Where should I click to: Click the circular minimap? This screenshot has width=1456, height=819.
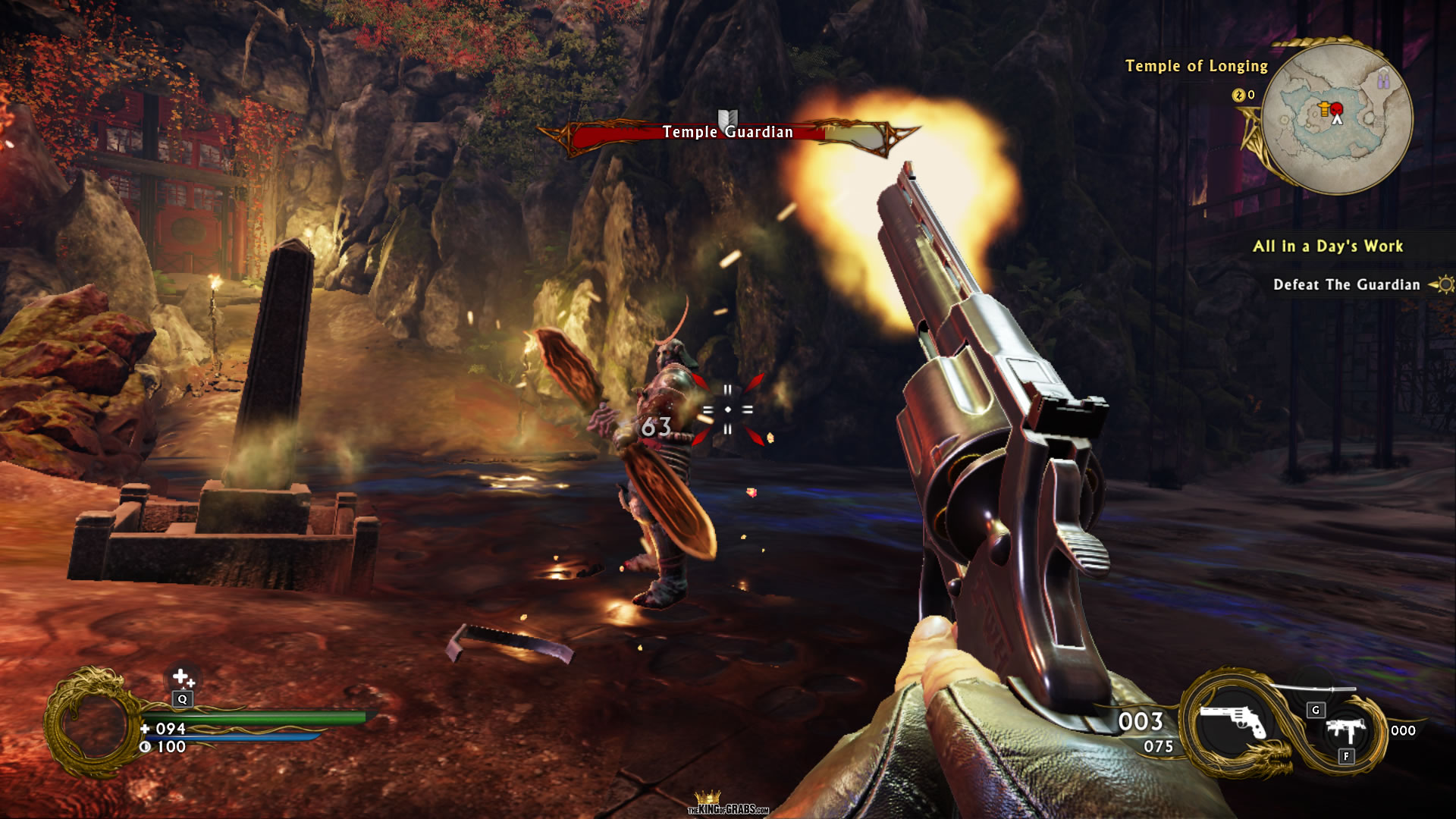(x=1337, y=118)
